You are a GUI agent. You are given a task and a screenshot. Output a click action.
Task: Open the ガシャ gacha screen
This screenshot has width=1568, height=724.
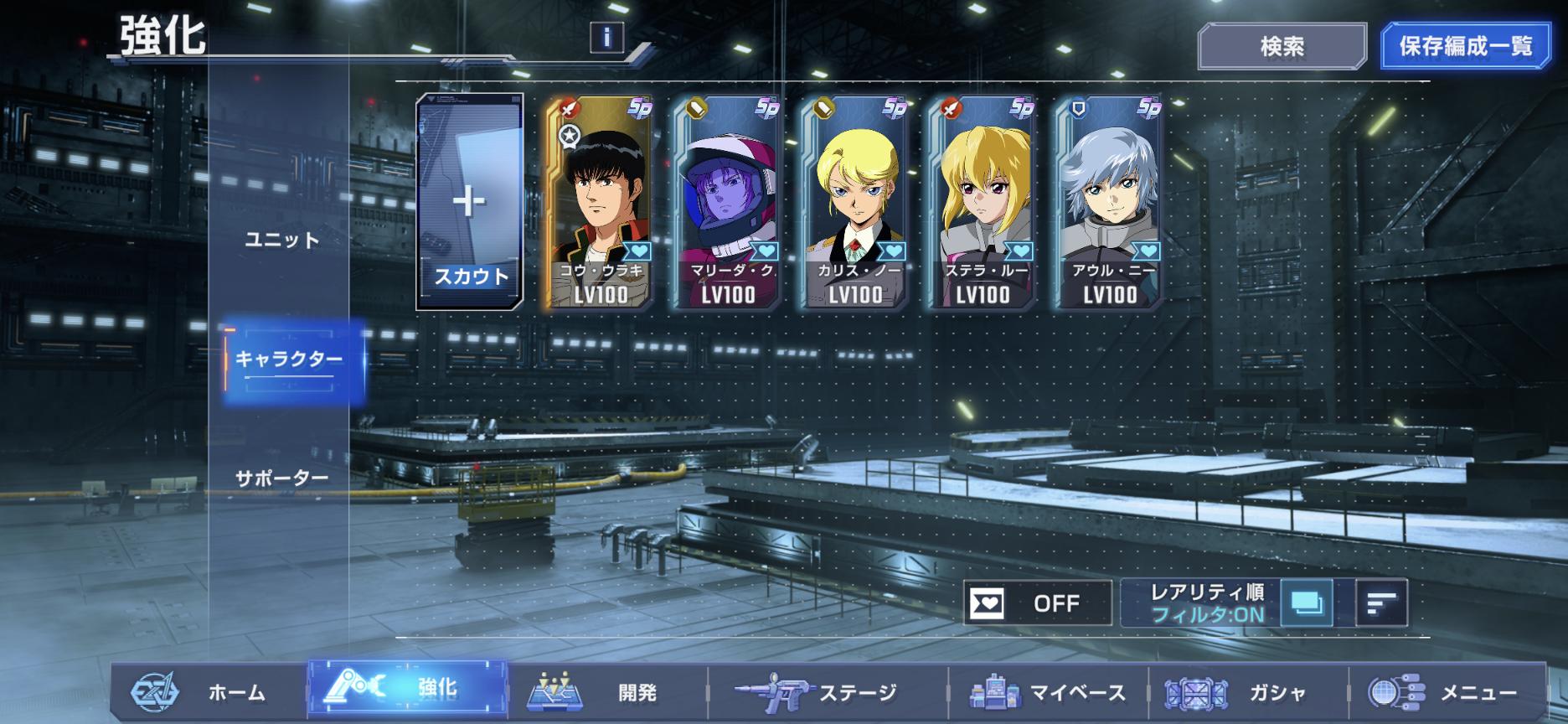coord(1248,692)
